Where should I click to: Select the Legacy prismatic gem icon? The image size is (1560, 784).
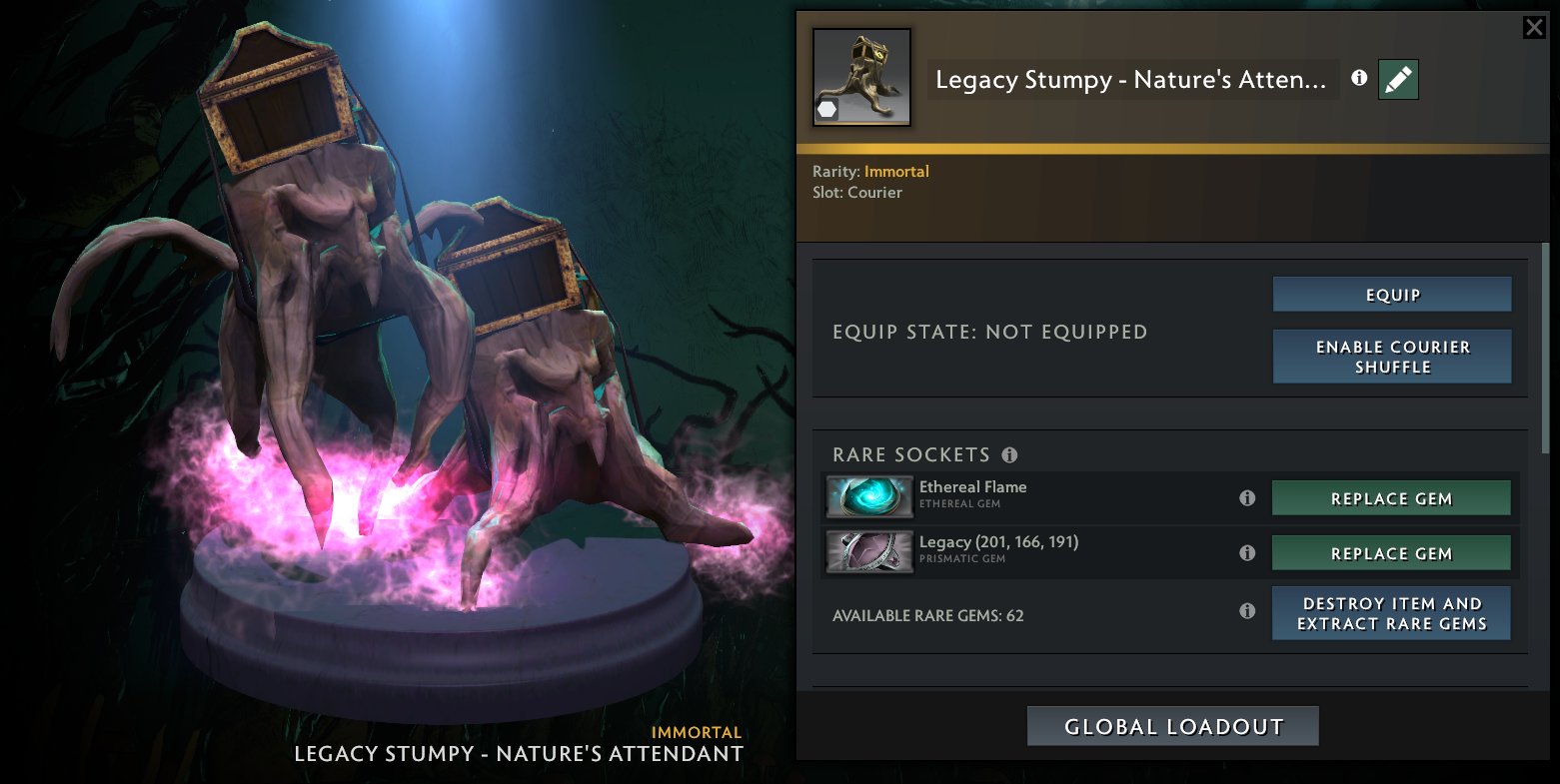(869, 551)
